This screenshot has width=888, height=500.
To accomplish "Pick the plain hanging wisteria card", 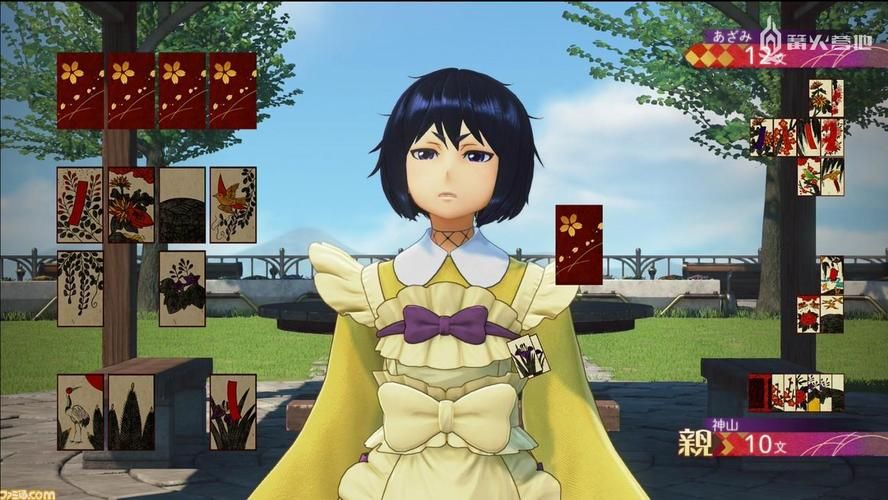I will coord(80,288).
